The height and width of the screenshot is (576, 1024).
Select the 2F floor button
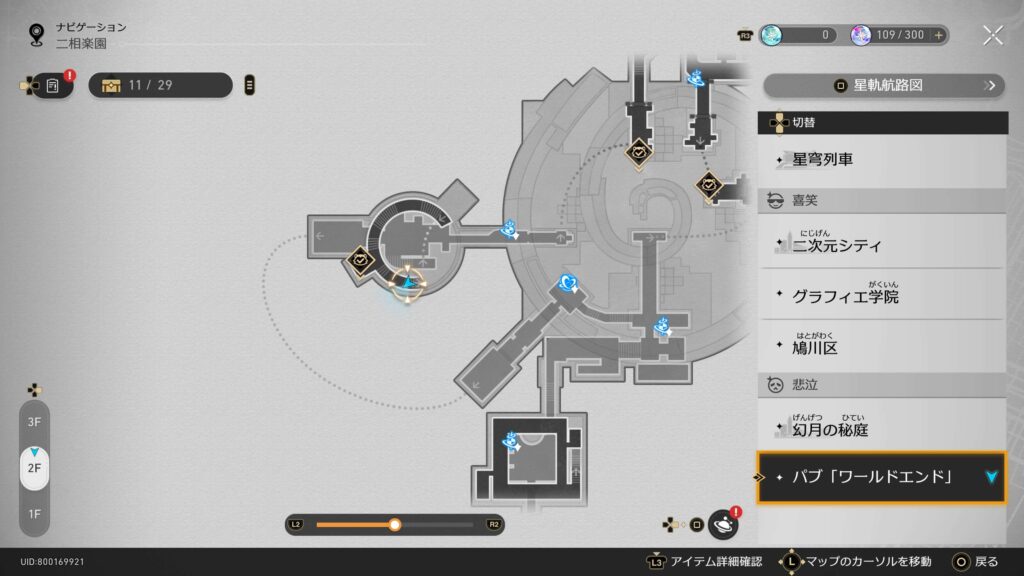click(34, 468)
